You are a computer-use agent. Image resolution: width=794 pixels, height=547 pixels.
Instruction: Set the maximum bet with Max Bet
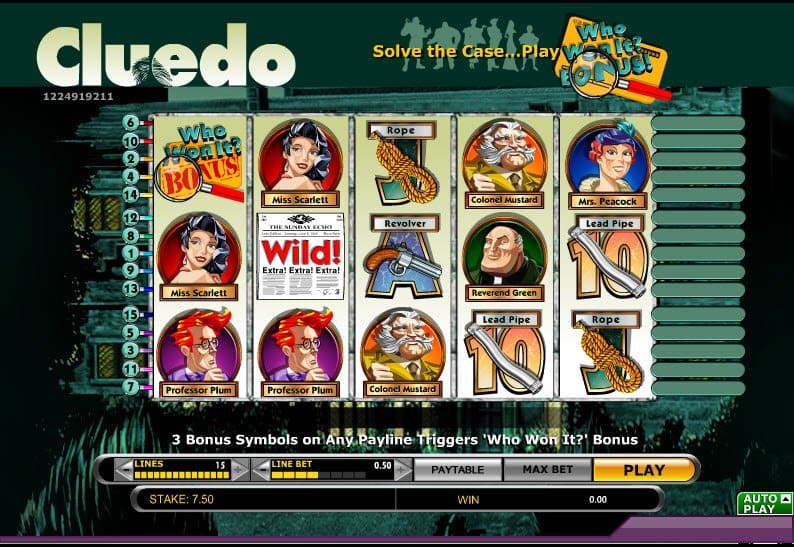pos(545,469)
